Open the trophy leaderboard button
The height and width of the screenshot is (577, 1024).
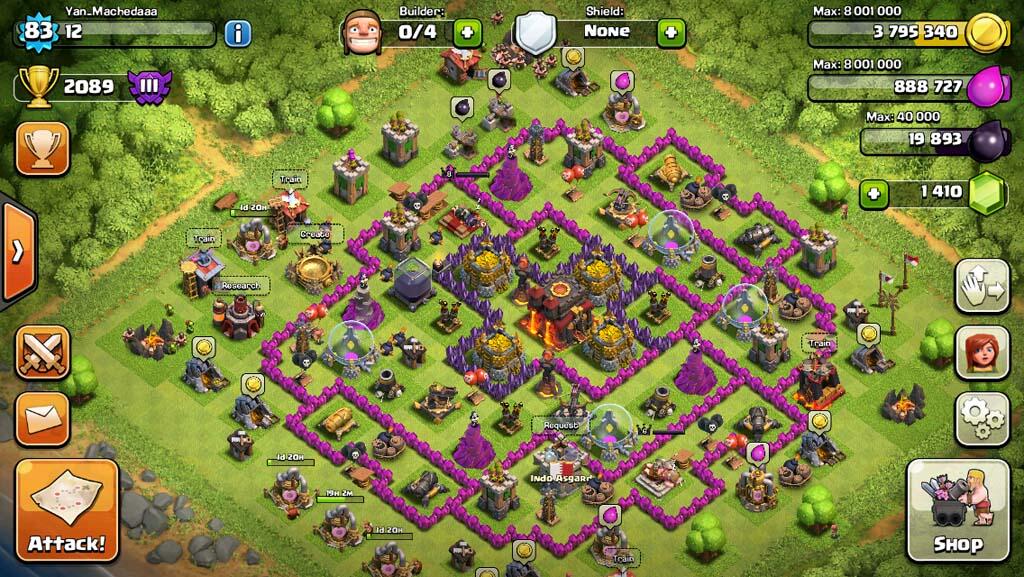(42, 148)
